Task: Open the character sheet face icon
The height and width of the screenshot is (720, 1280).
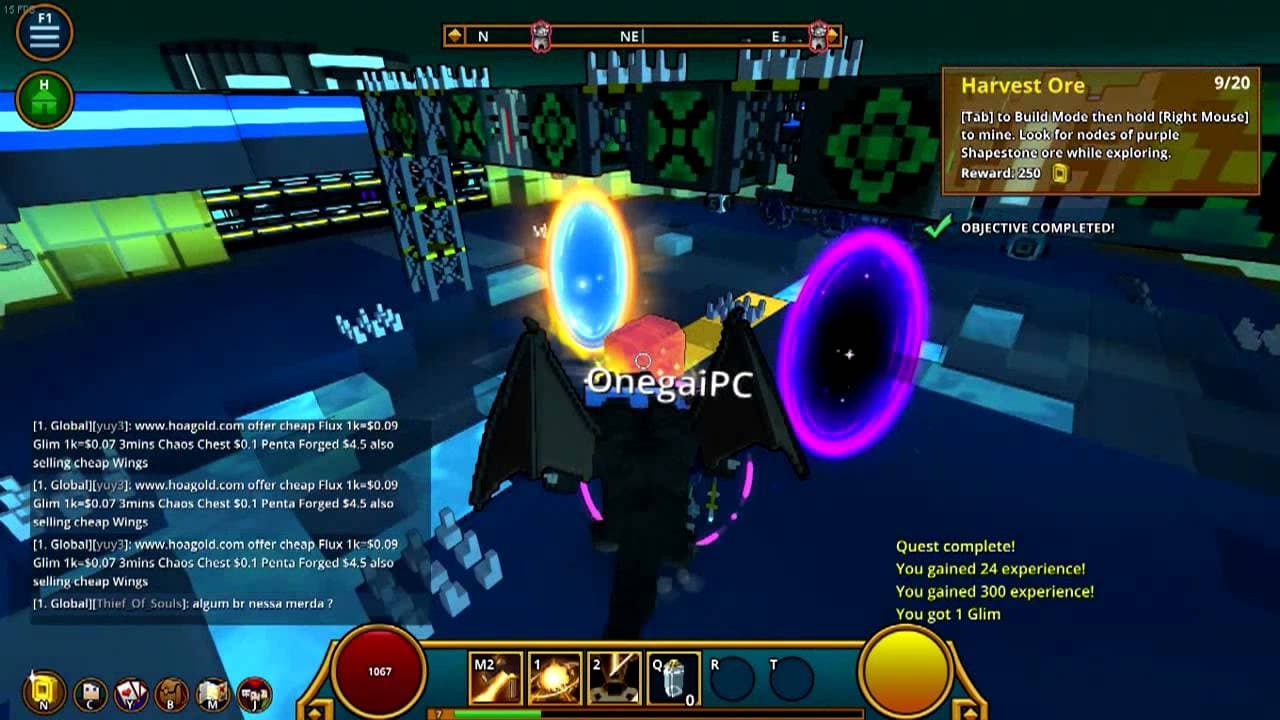Action: pos(91,692)
